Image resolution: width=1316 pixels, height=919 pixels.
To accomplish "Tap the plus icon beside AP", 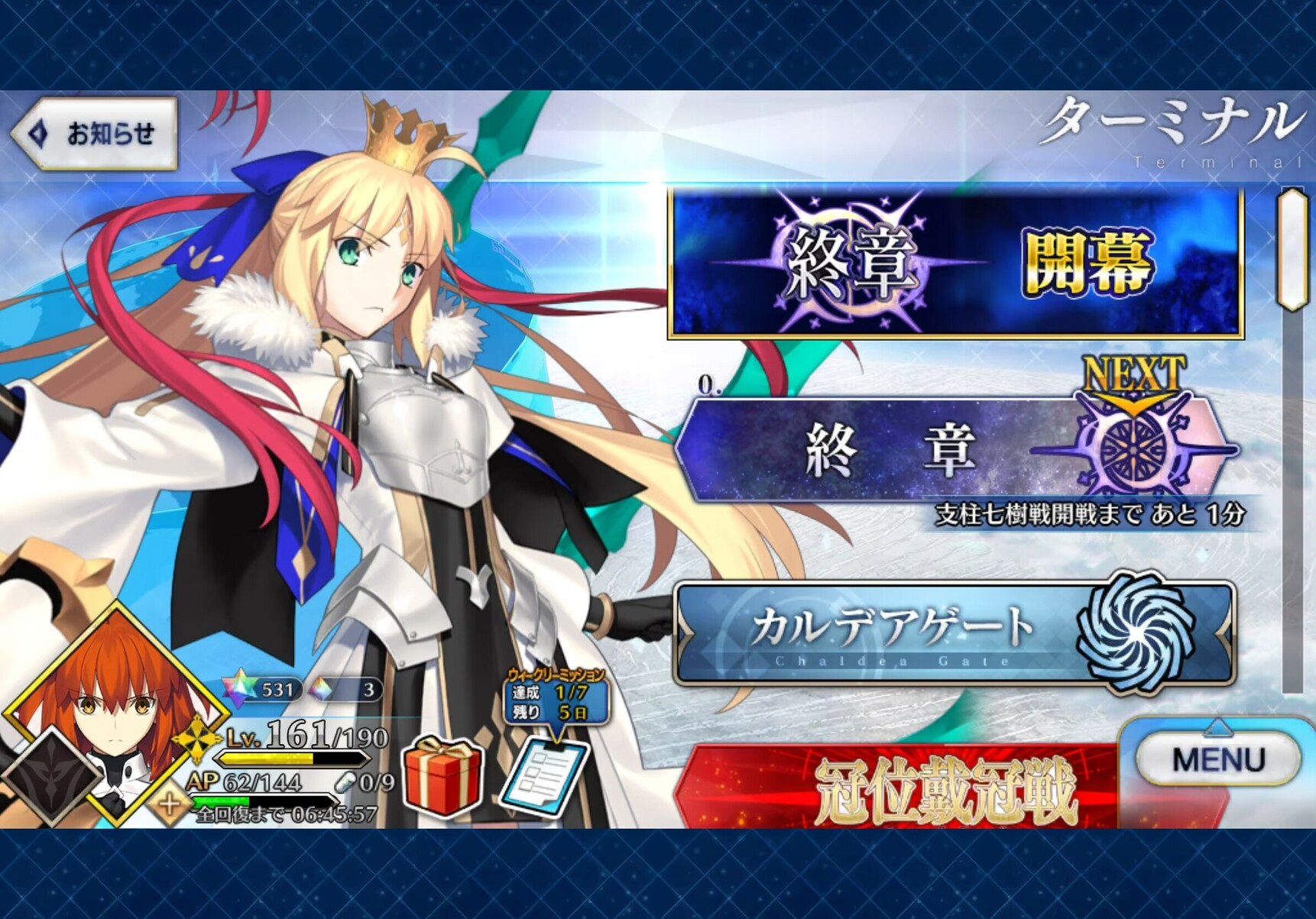I will pyautogui.click(x=170, y=804).
